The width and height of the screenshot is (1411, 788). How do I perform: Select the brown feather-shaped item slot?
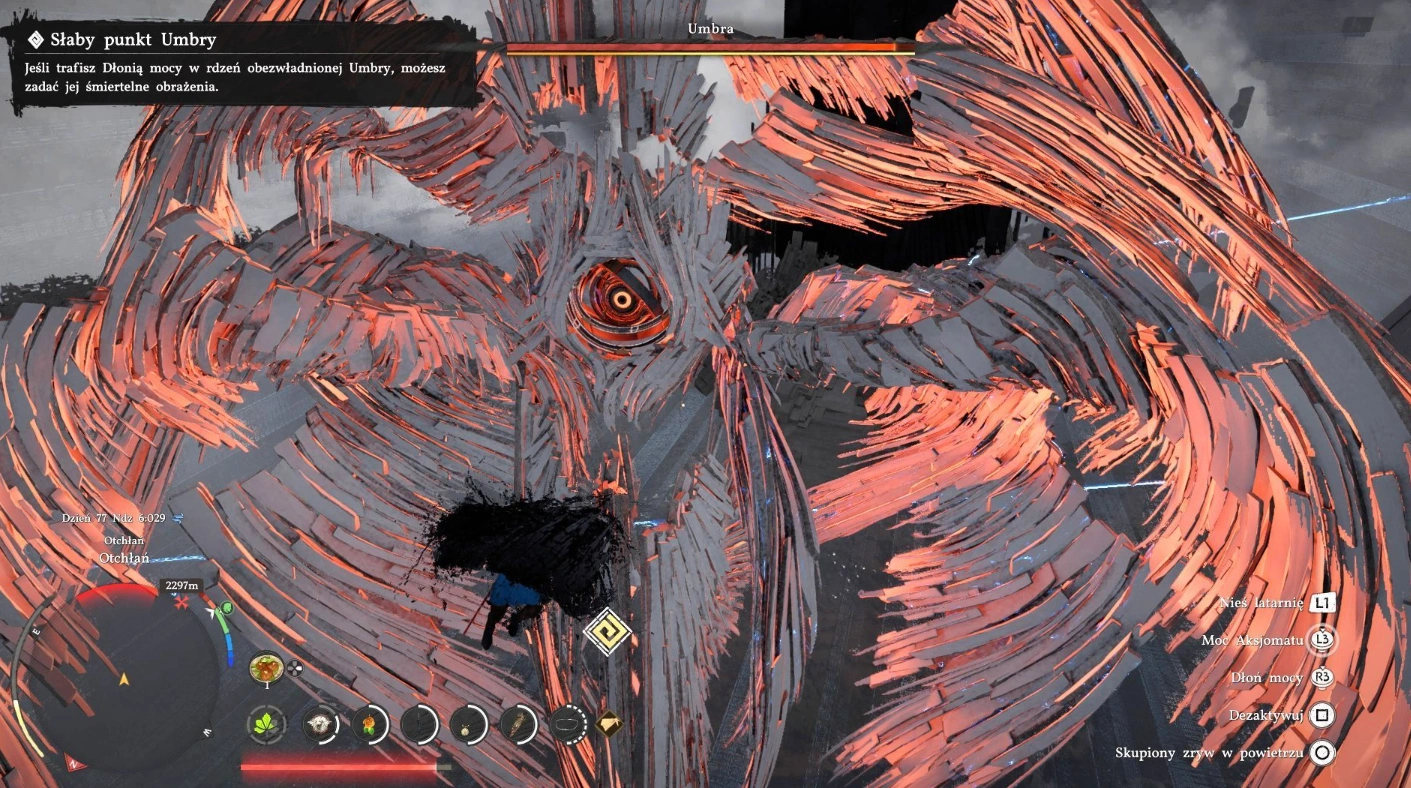point(518,724)
